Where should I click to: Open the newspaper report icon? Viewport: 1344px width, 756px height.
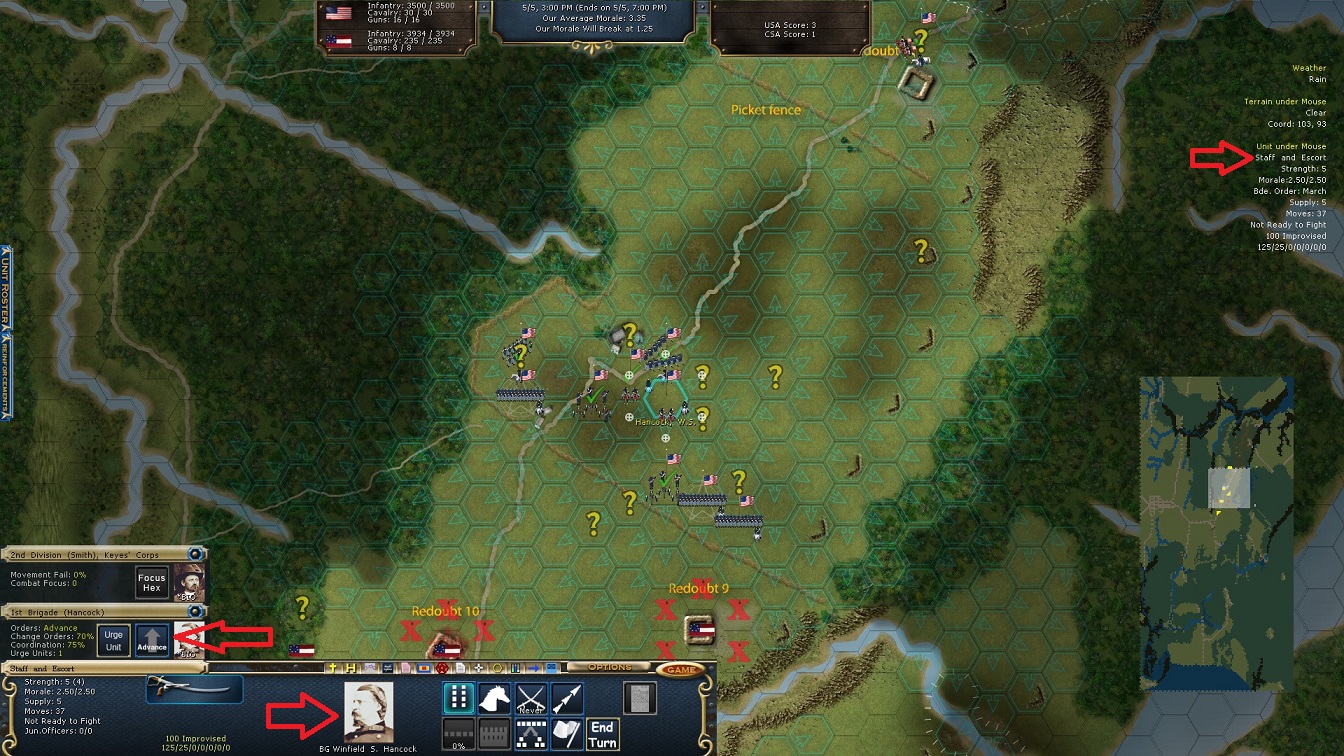[639, 698]
